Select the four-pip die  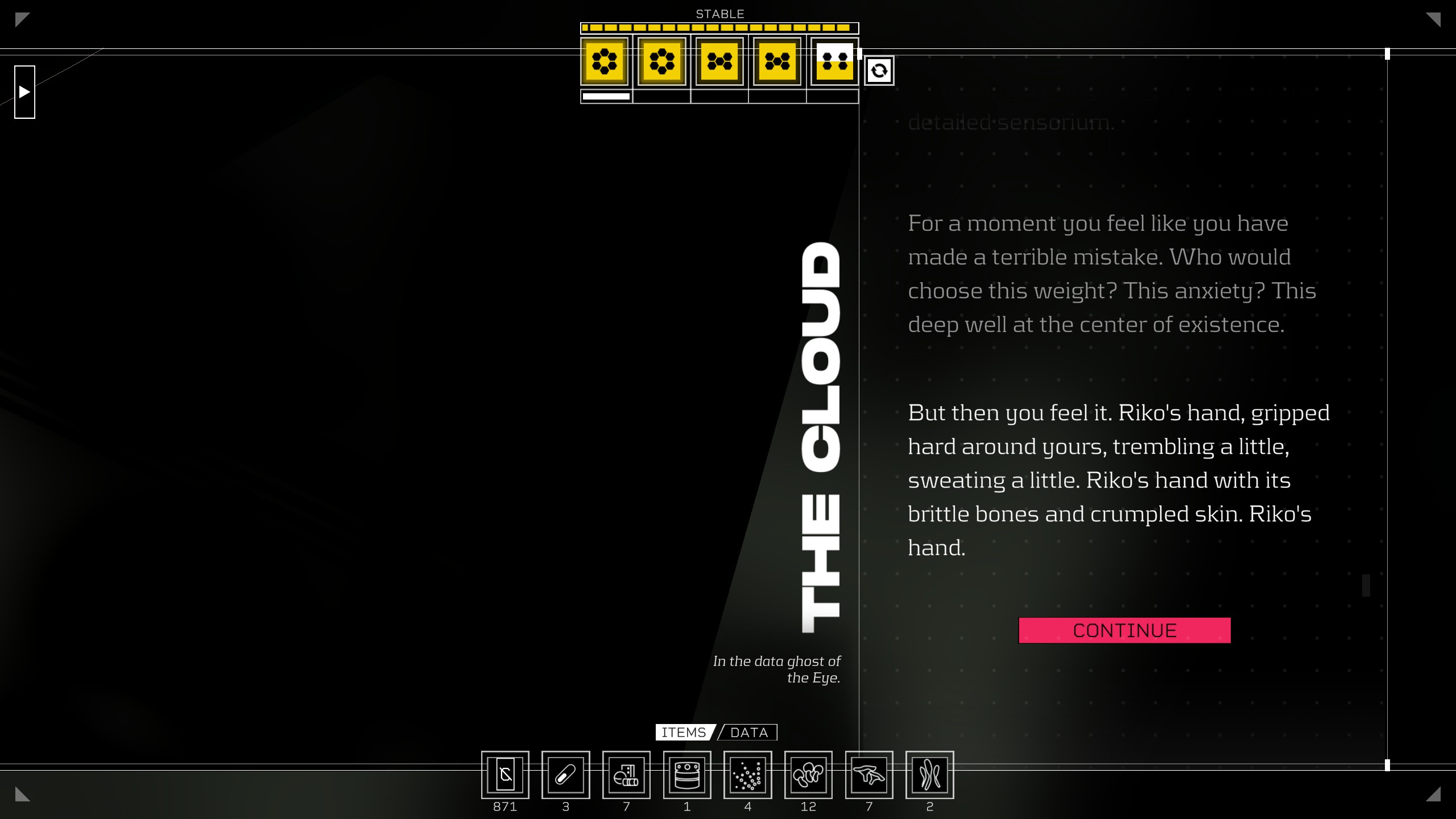point(834,61)
